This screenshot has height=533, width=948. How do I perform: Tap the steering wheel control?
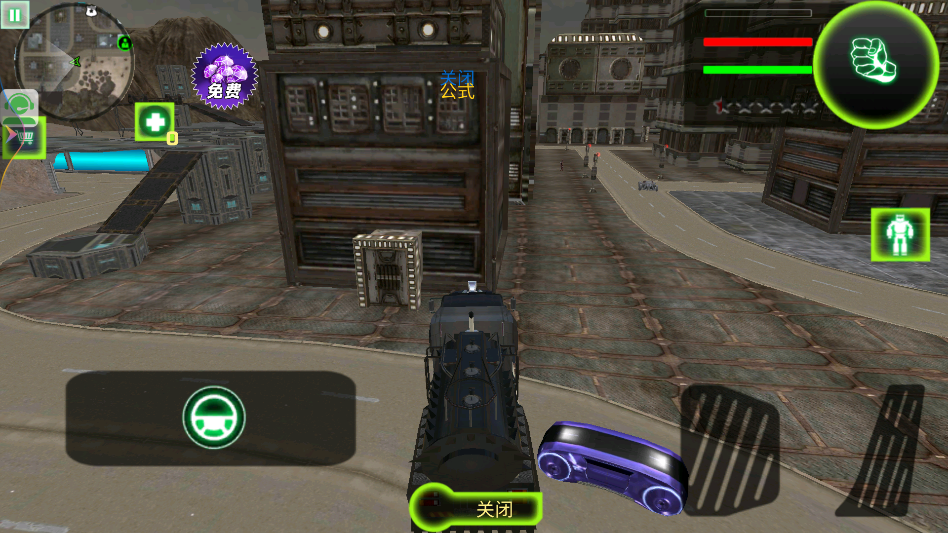(214, 418)
